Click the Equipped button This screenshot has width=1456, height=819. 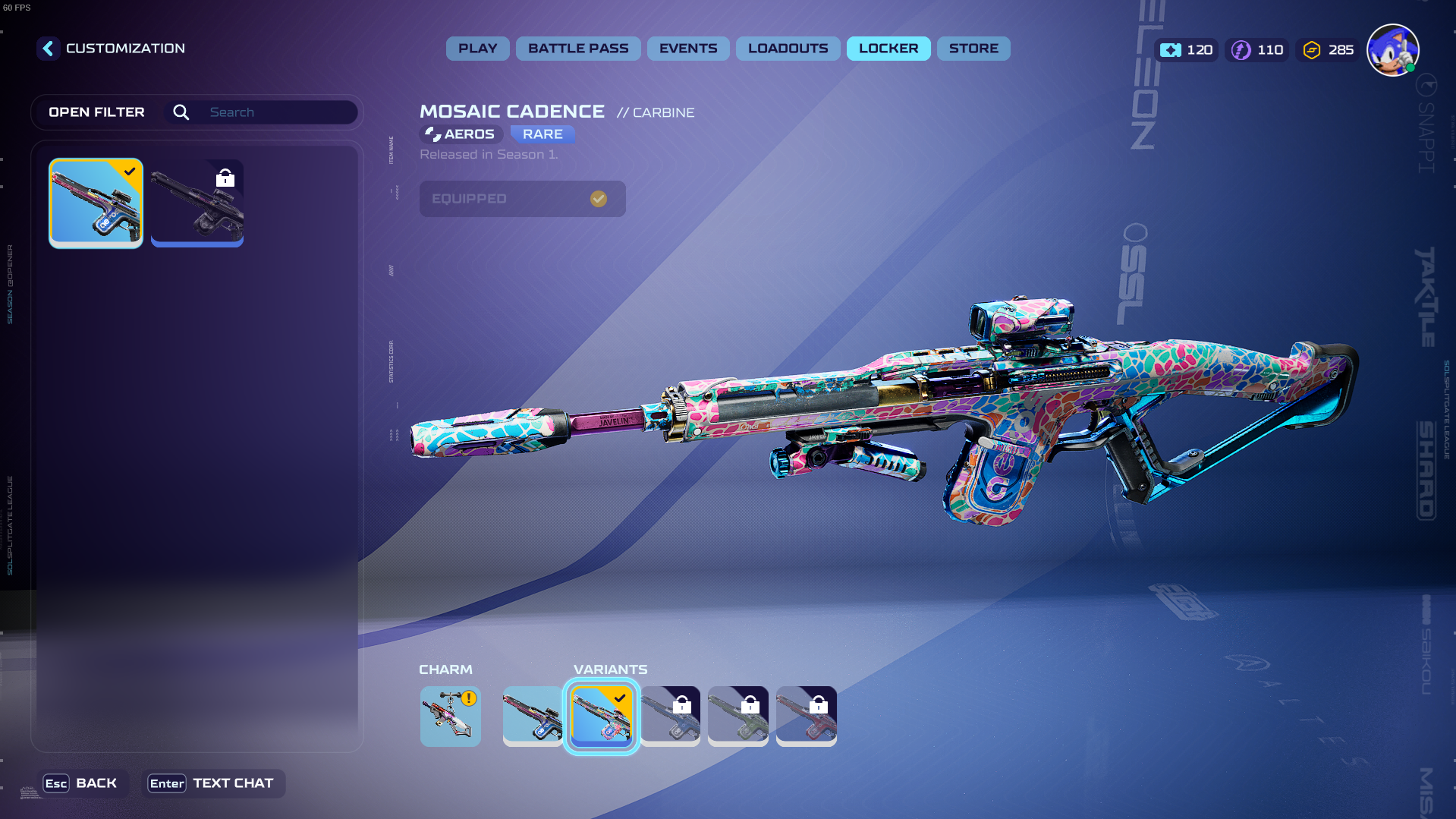click(522, 199)
